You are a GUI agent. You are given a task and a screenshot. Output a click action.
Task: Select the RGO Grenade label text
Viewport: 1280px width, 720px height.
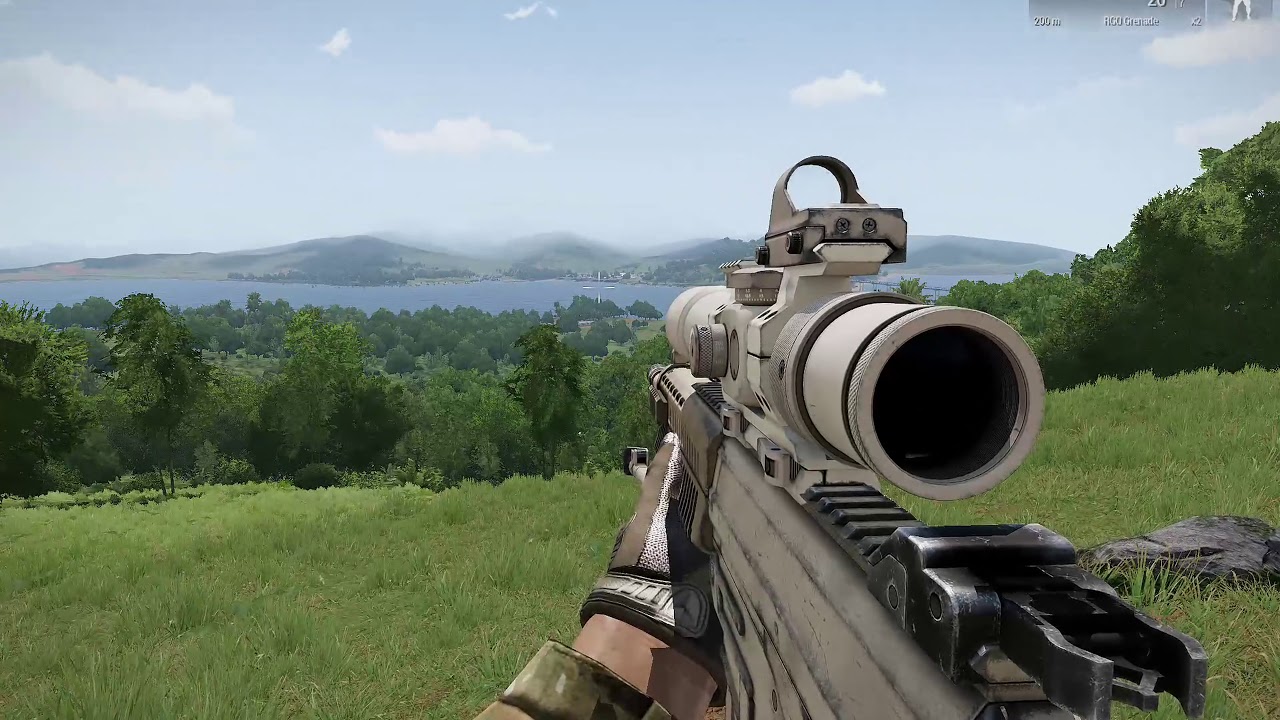(1133, 21)
